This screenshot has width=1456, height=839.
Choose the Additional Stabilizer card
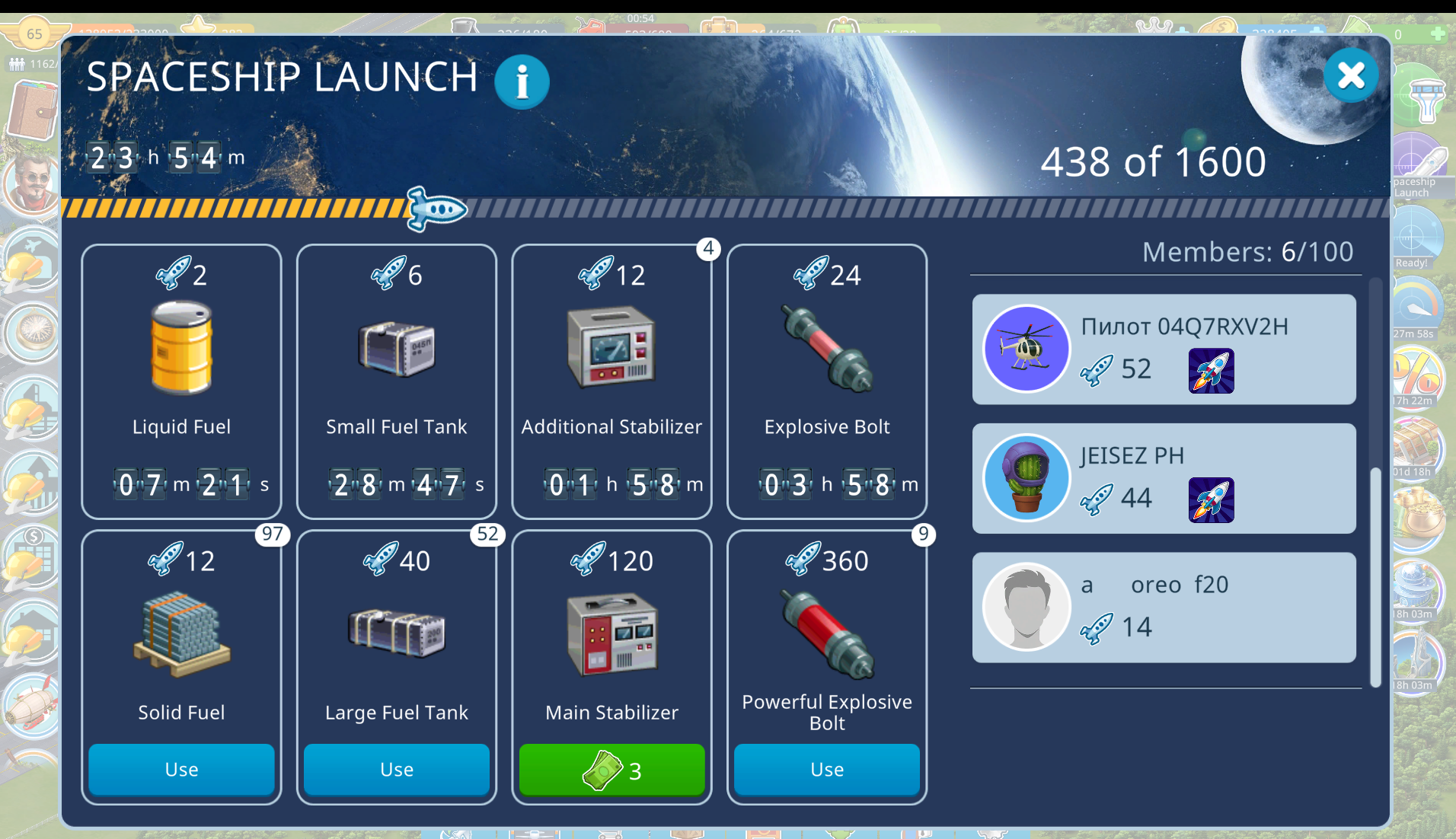(x=611, y=381)
